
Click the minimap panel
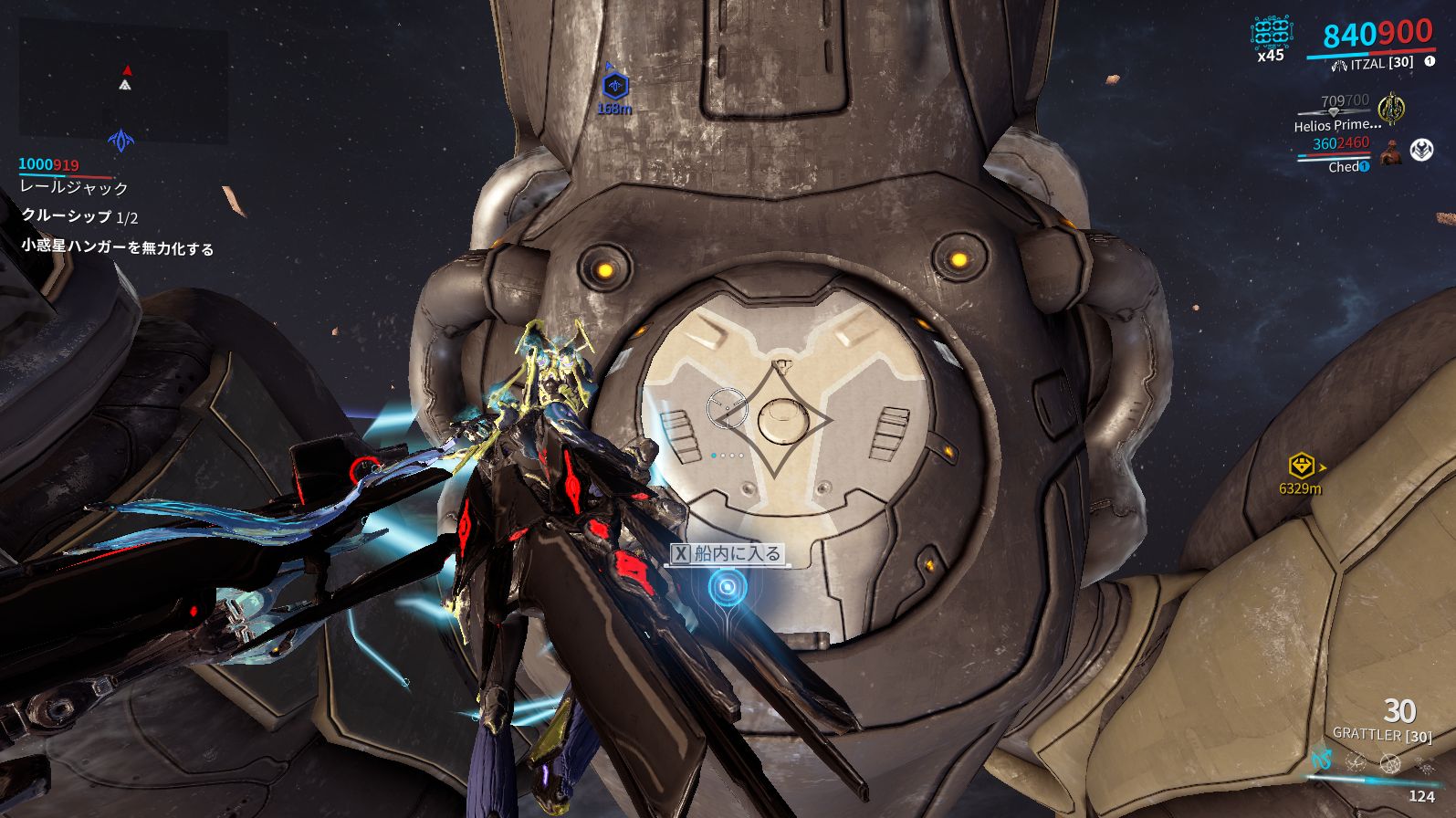(123, 82)
